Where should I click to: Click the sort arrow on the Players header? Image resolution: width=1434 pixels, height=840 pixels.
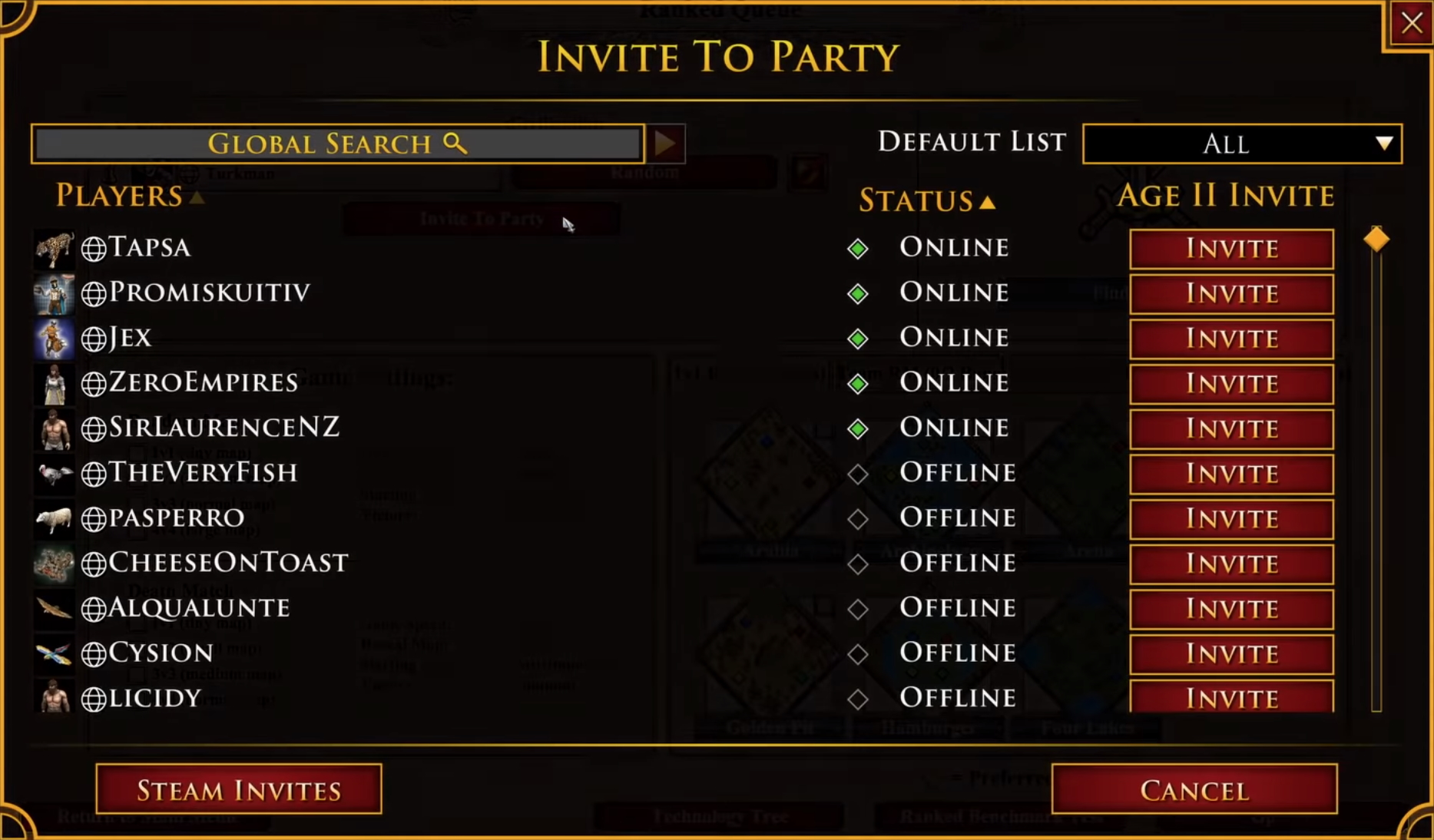point(199,197)
